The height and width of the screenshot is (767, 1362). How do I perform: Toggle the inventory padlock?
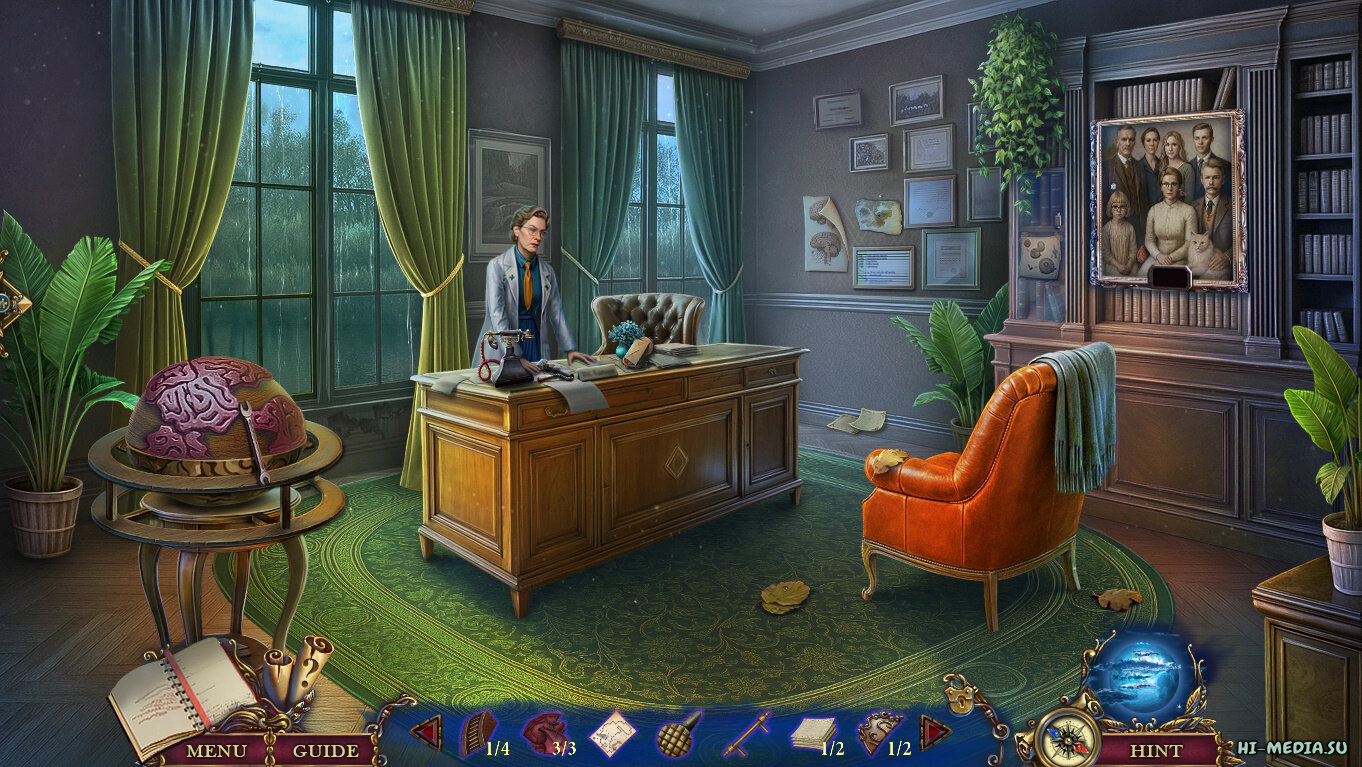tap(962, 692)
